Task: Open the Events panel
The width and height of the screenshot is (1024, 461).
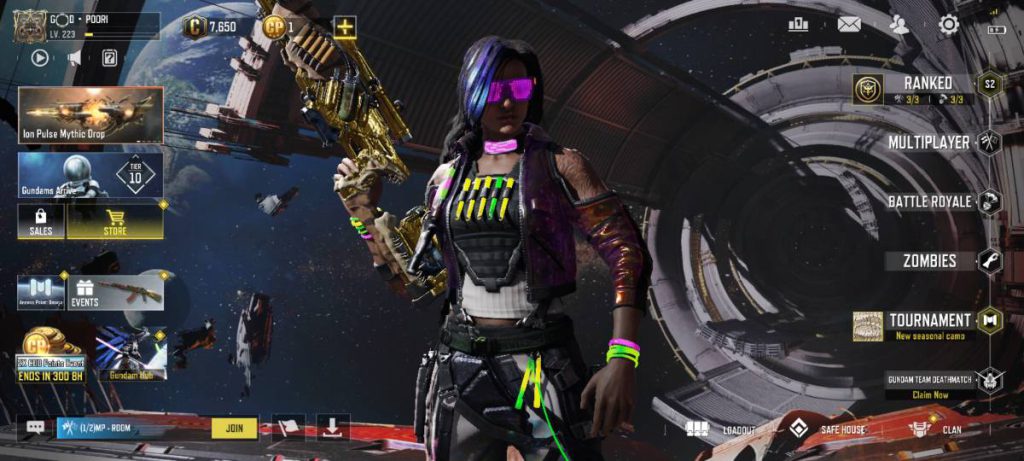Action: [84, 292]
